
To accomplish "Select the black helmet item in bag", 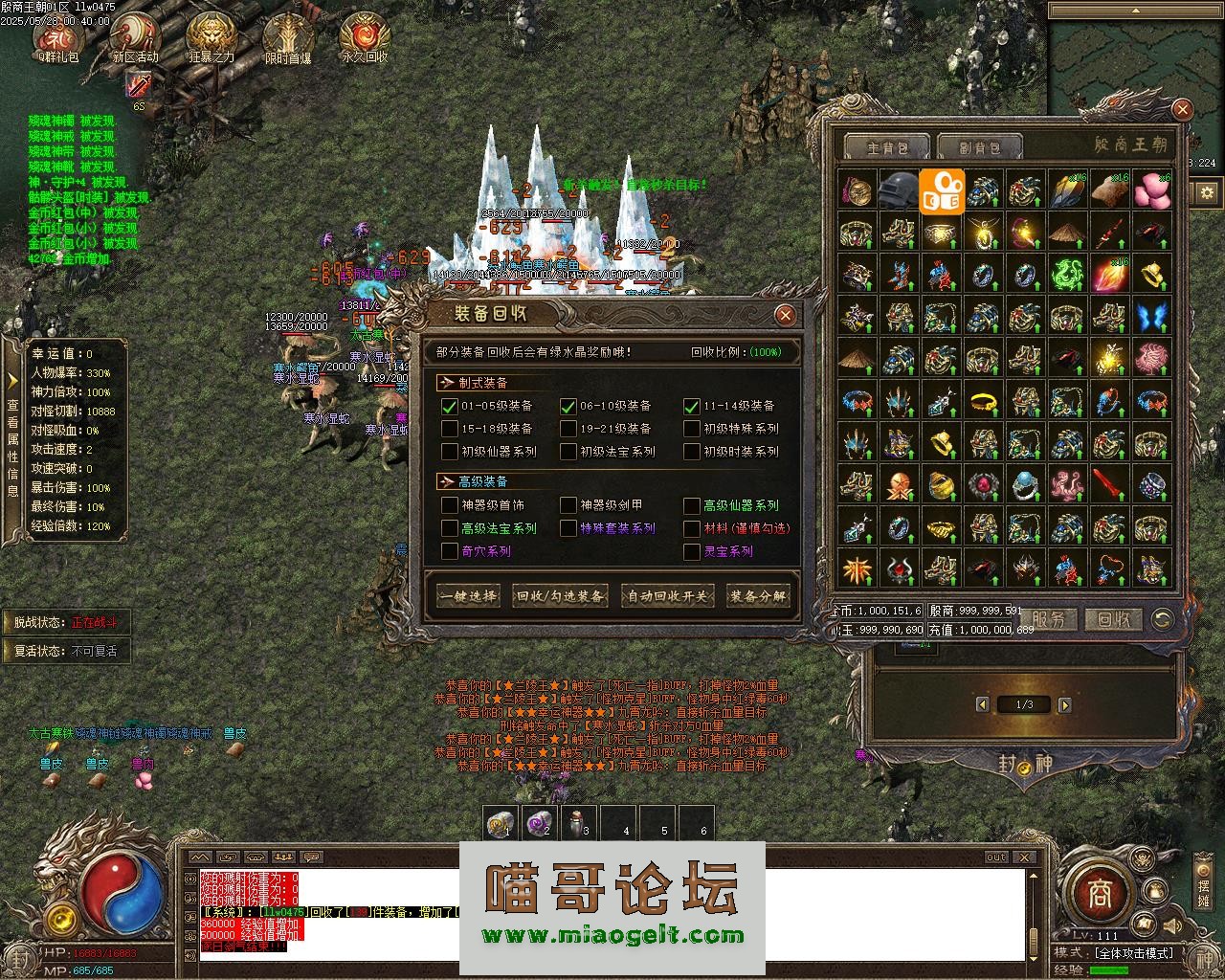I will 899,190.
